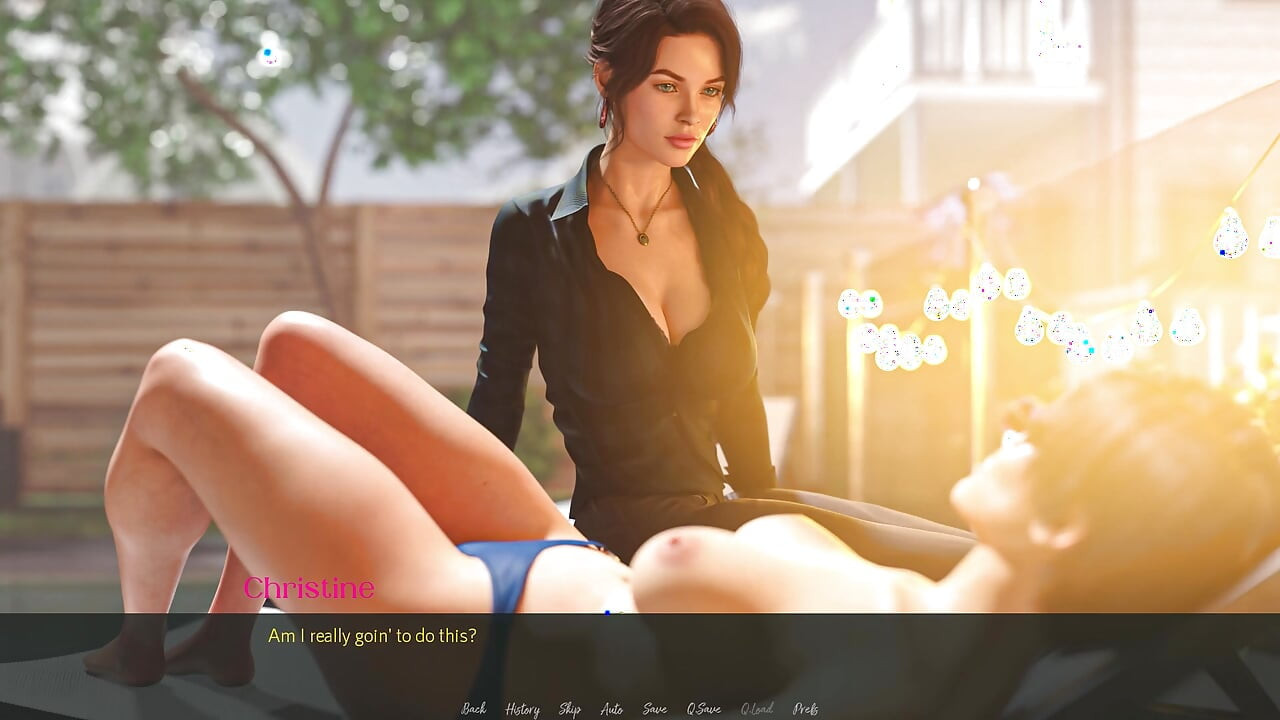Choose Save from the bottom menu bar

click(x=655, y=708)
